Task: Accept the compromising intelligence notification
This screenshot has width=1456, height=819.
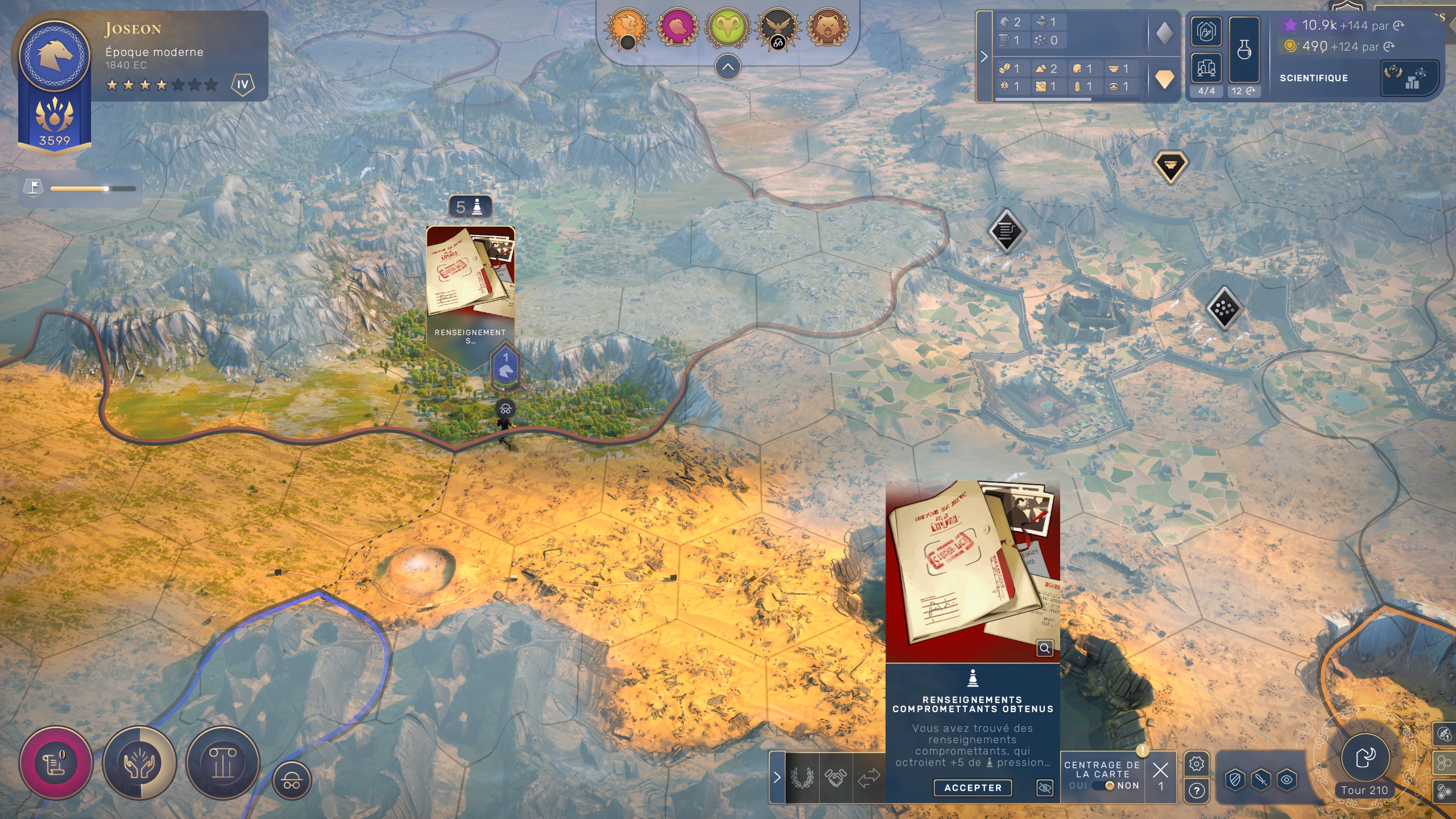Action: [973, 788]
